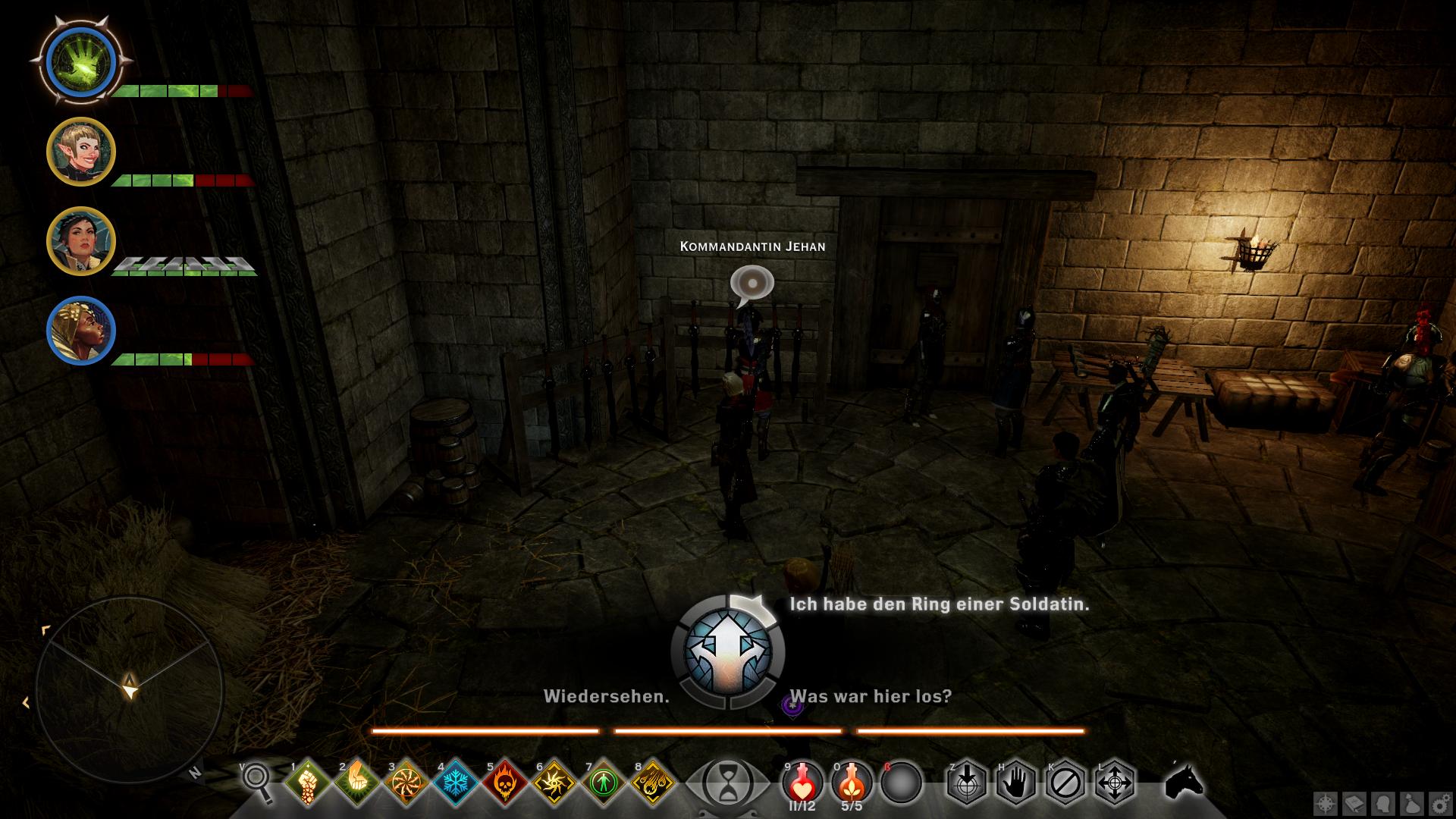Open the journal book icon
The height and width of the screenshot is (819, 1456).
pos(1354,804)
